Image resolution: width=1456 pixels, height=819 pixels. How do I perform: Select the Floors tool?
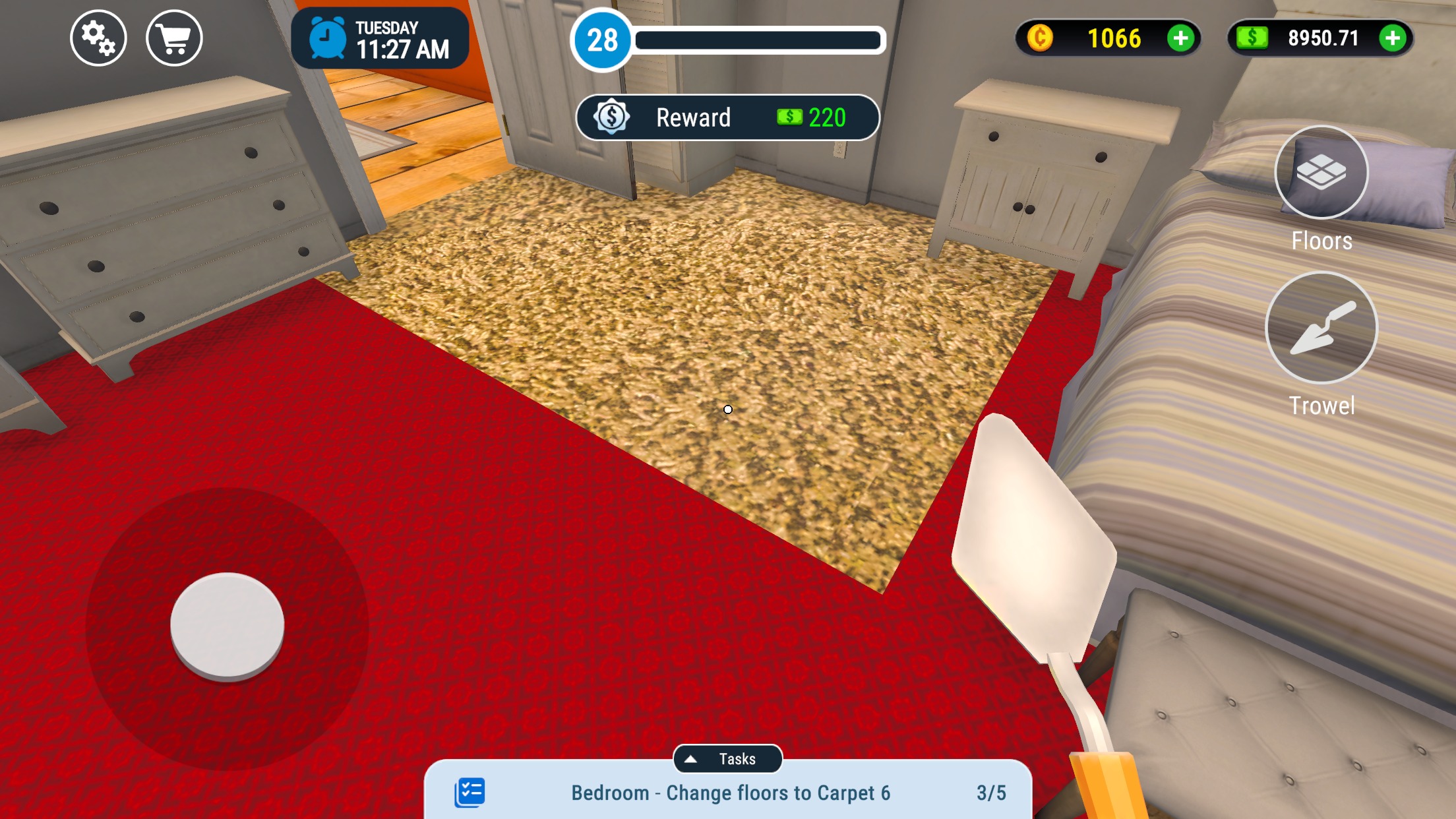click(x=1321, y=173)
